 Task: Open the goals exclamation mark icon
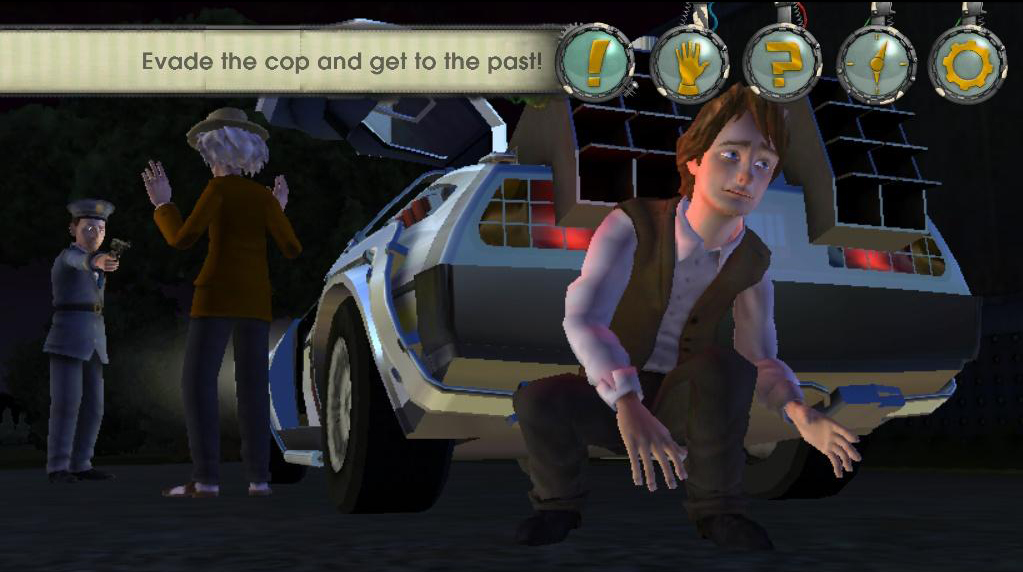click(x=595, y=62)
